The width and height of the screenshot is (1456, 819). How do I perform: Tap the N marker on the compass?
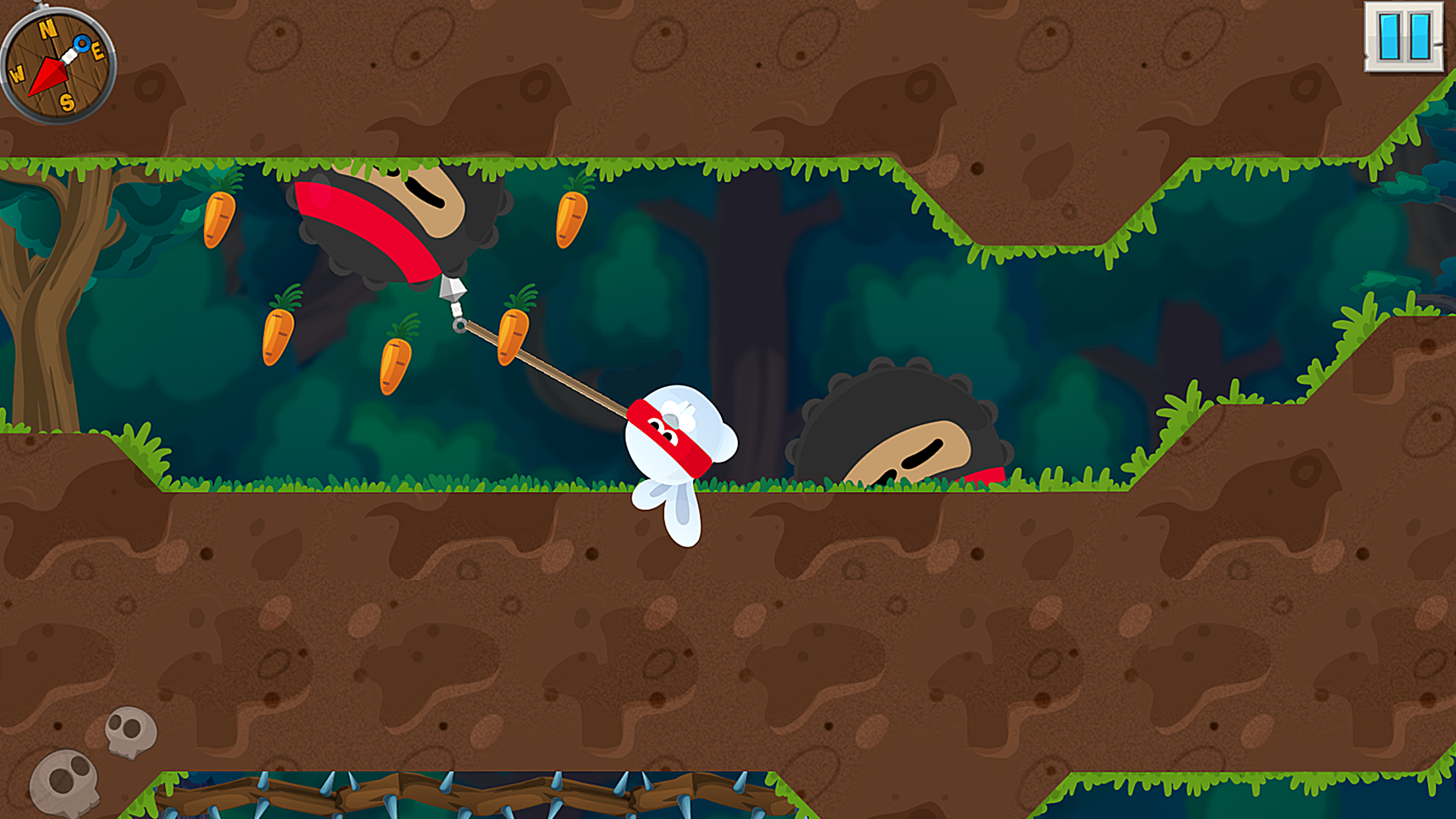point(46,27)
